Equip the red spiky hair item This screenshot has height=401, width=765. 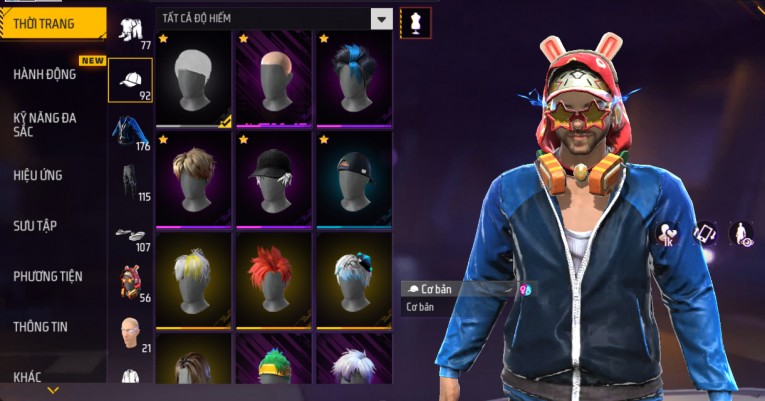[x=273, y=280]
